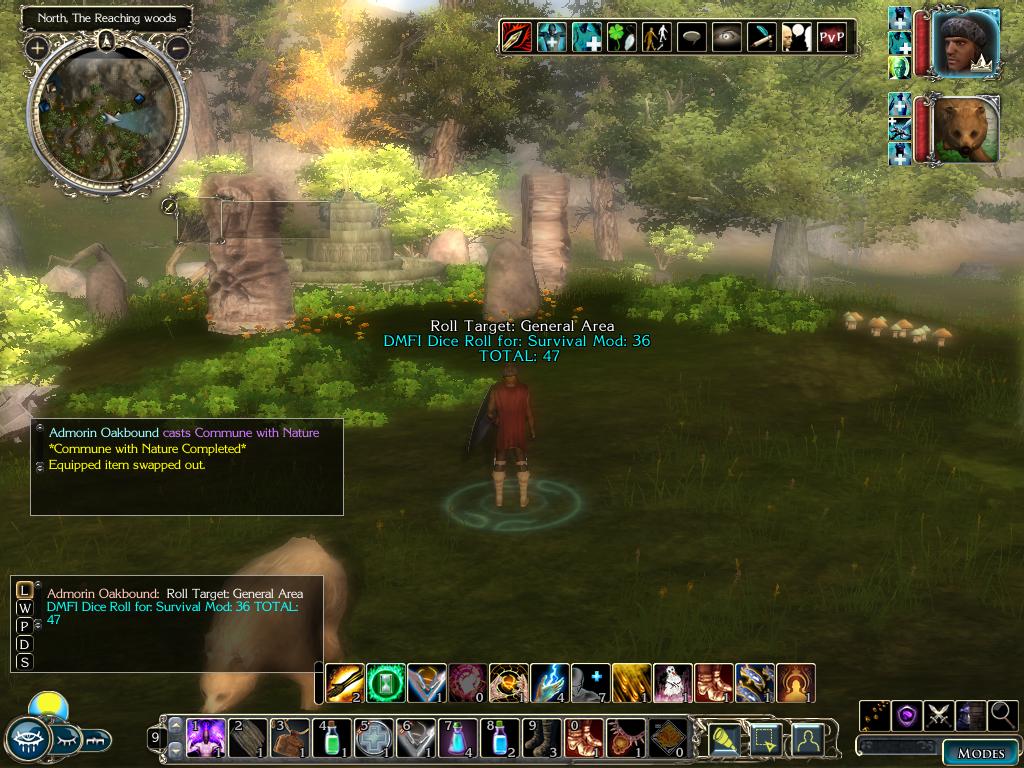Select the speech bubble icon in the top bar
The height and width of the screenshot is (768, 1024).
tap(691, 38)
